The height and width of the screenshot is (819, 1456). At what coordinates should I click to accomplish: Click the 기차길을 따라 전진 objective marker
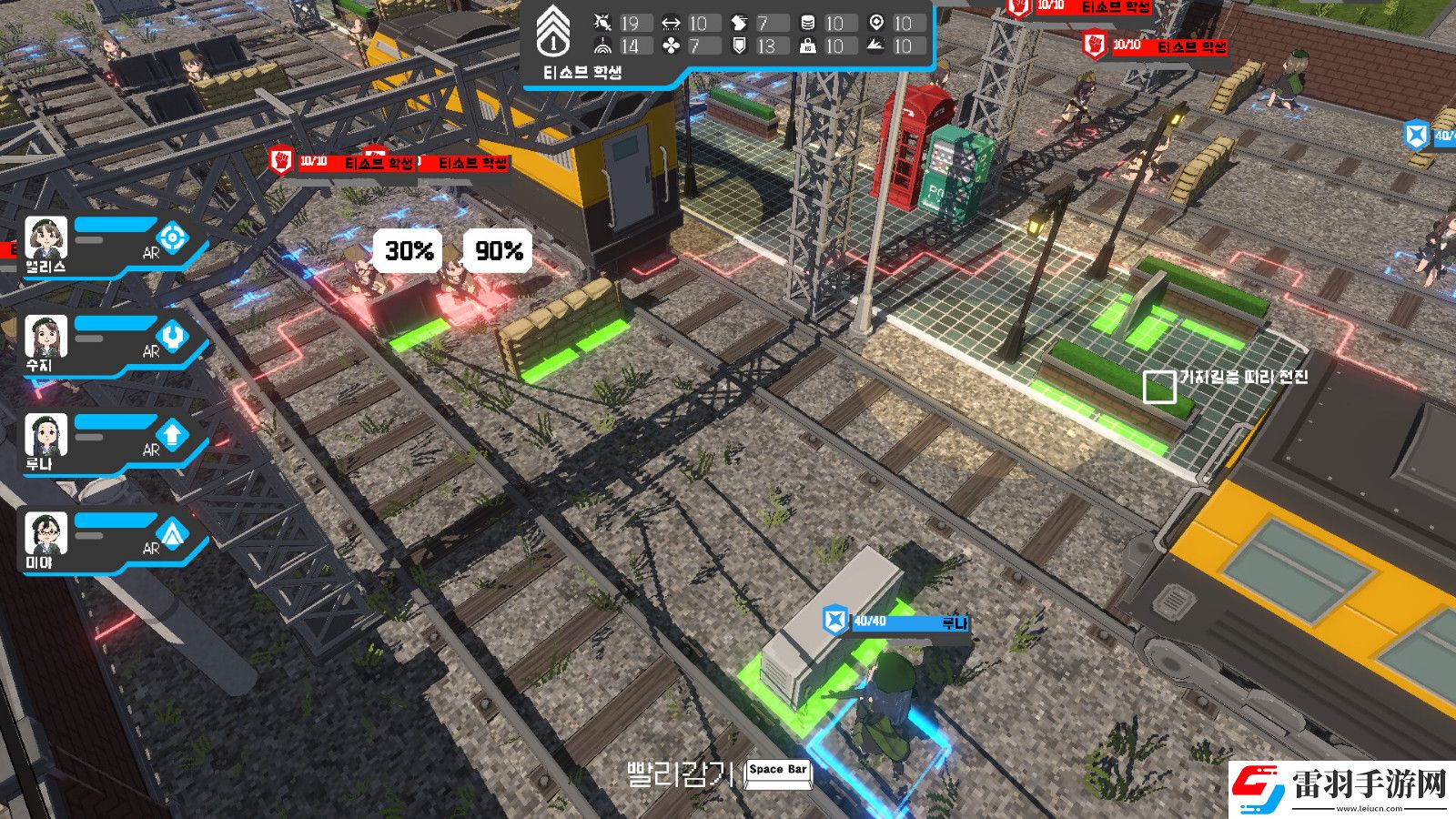point(1160,387)
